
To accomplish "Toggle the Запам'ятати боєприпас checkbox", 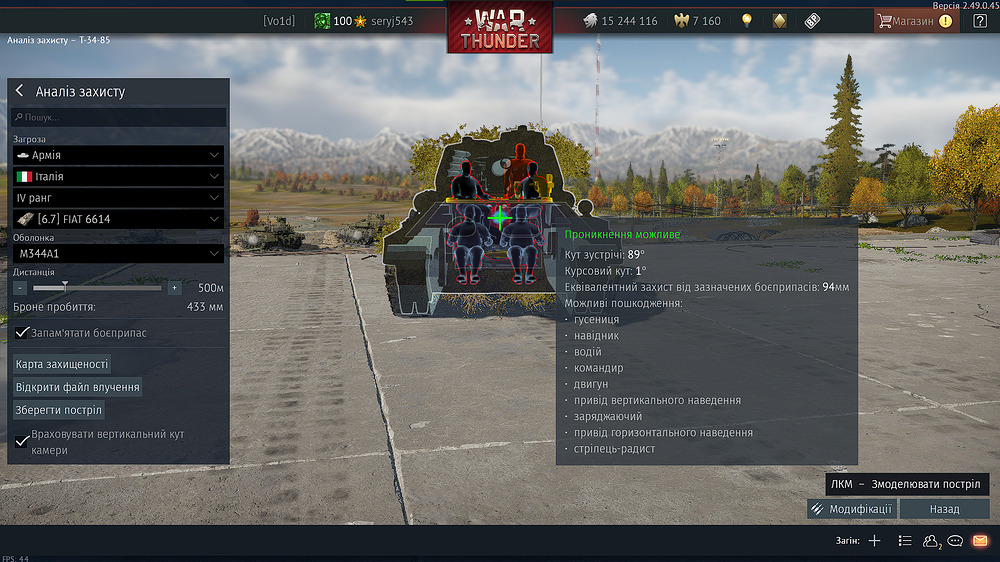I will point(22,332).
